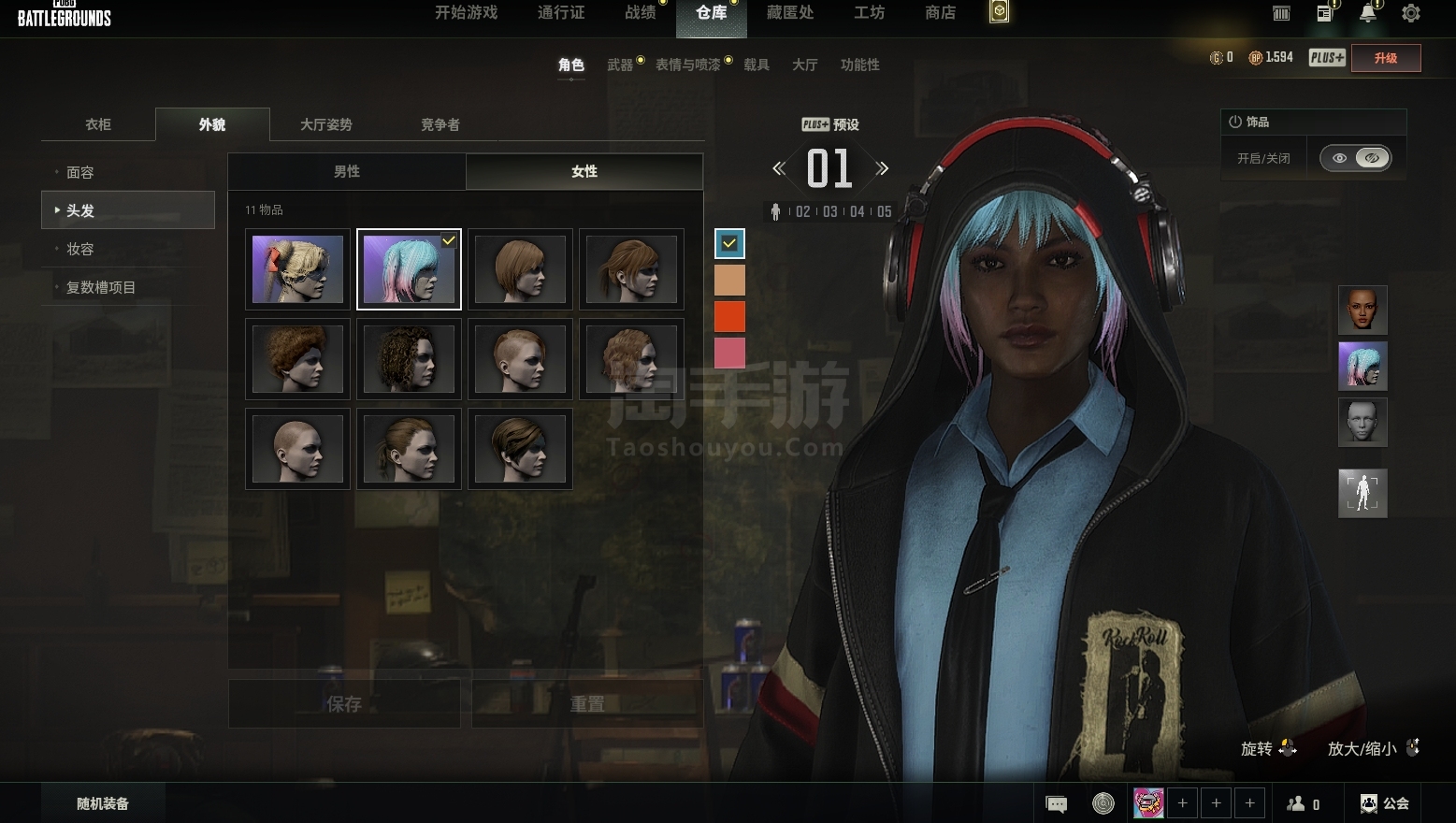Image resolution: width=1456 pixels, height=823 pixels.
Task: Choose the 妆容 makeup category
Action: (80, 249)
